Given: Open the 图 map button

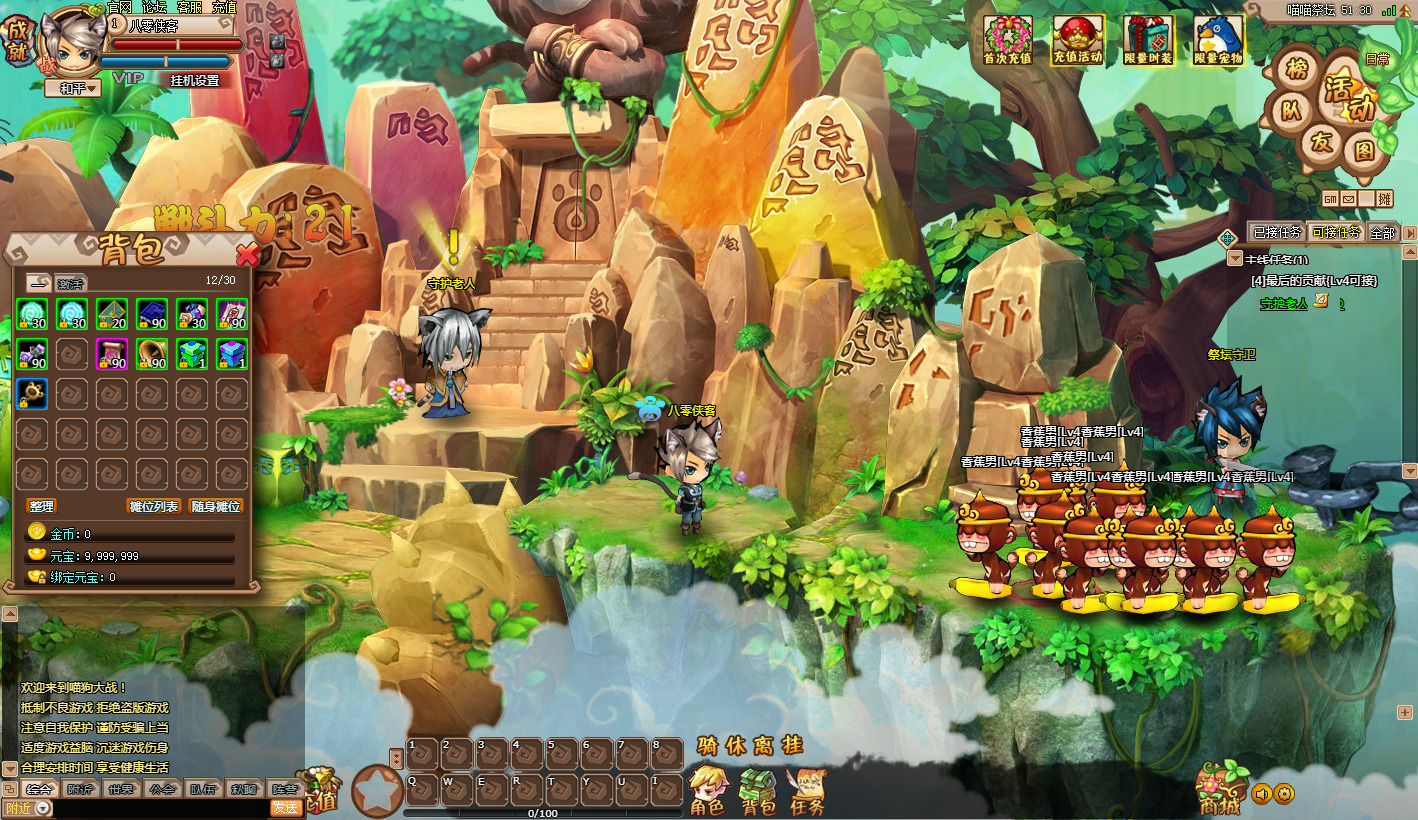Looking at the screenshot, I should click(x=1363, y=151).
